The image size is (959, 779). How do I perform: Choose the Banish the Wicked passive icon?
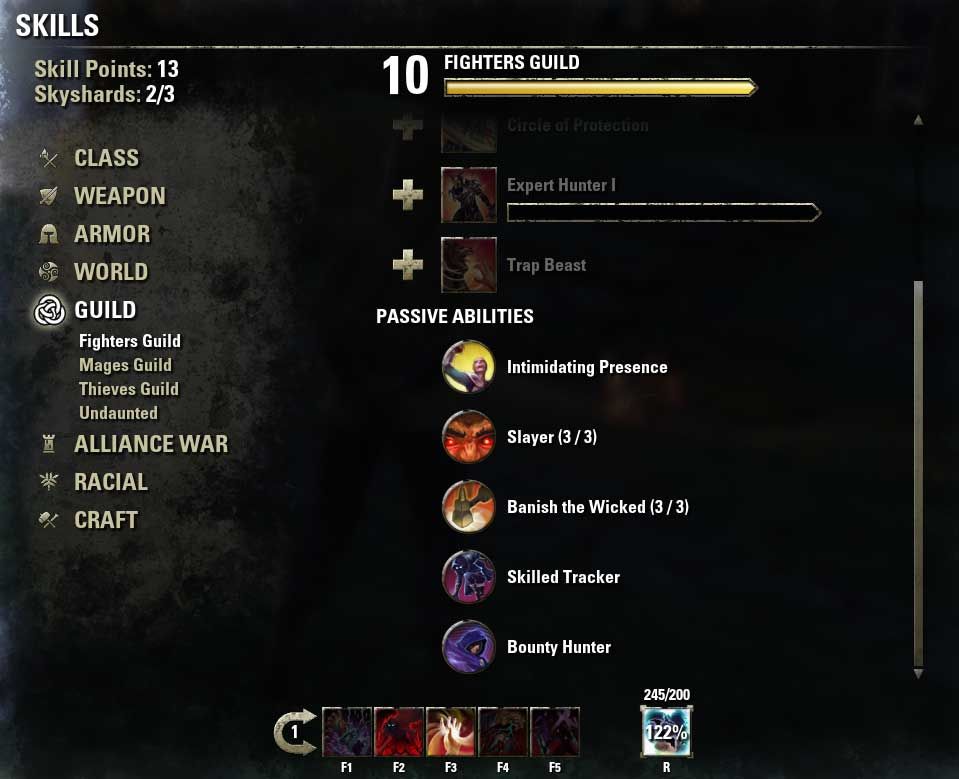(x=468, y=507)
